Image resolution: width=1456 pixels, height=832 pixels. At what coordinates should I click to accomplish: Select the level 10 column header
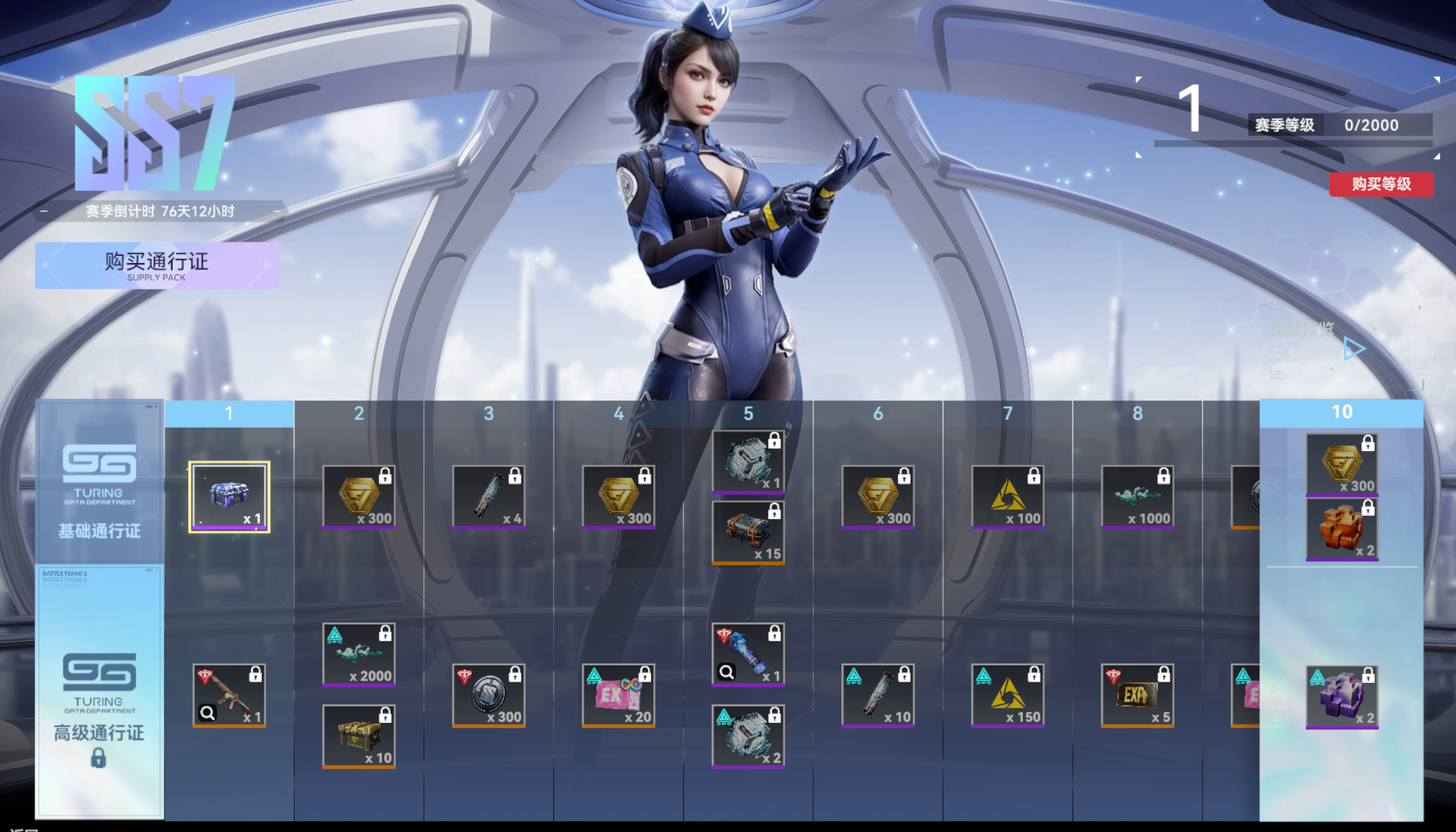pos(1341,413)
